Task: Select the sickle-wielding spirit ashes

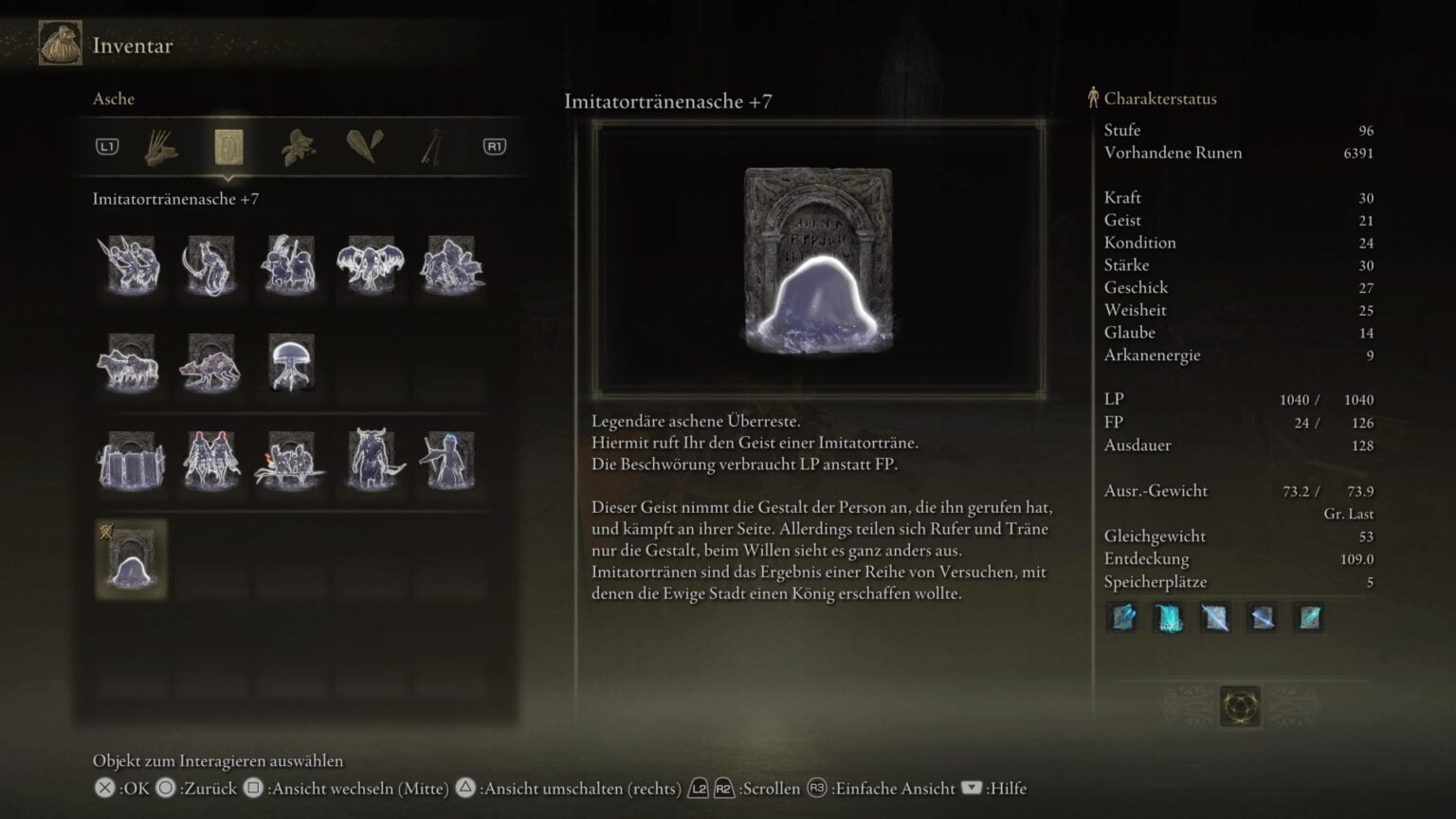Action: [209, 264]
